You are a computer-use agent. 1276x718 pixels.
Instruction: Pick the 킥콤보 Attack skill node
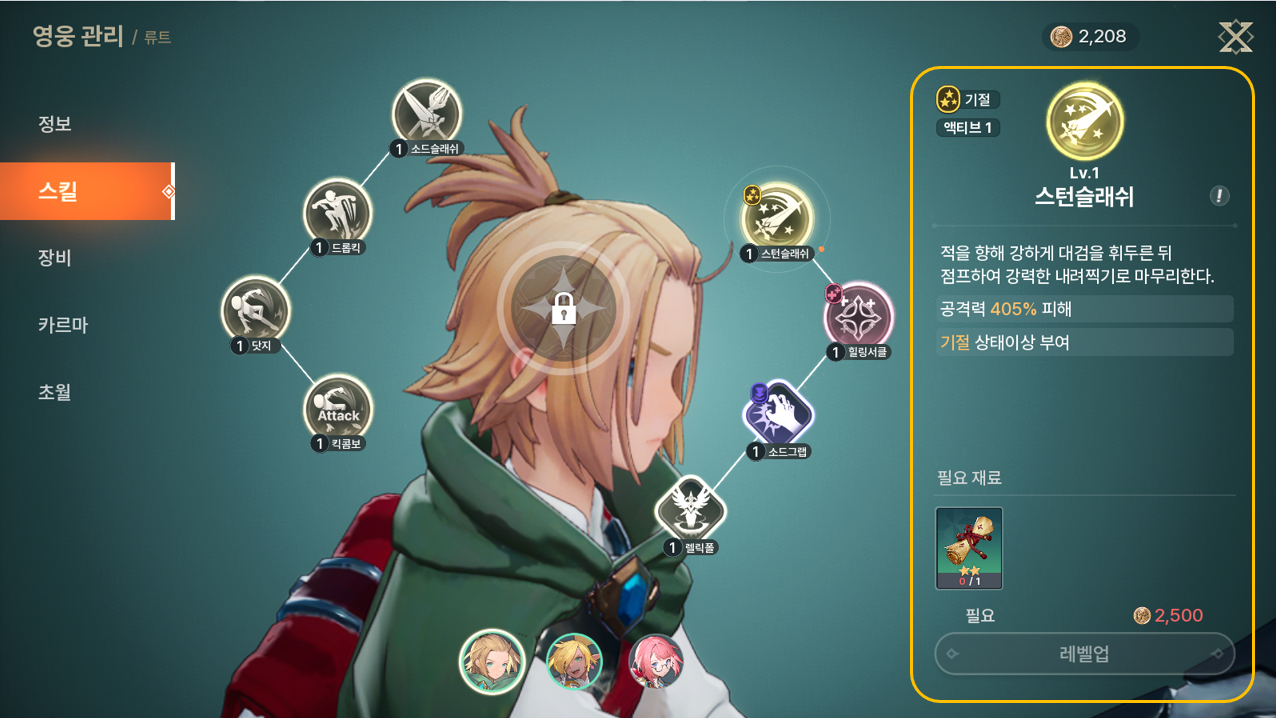tap(338, 409)
